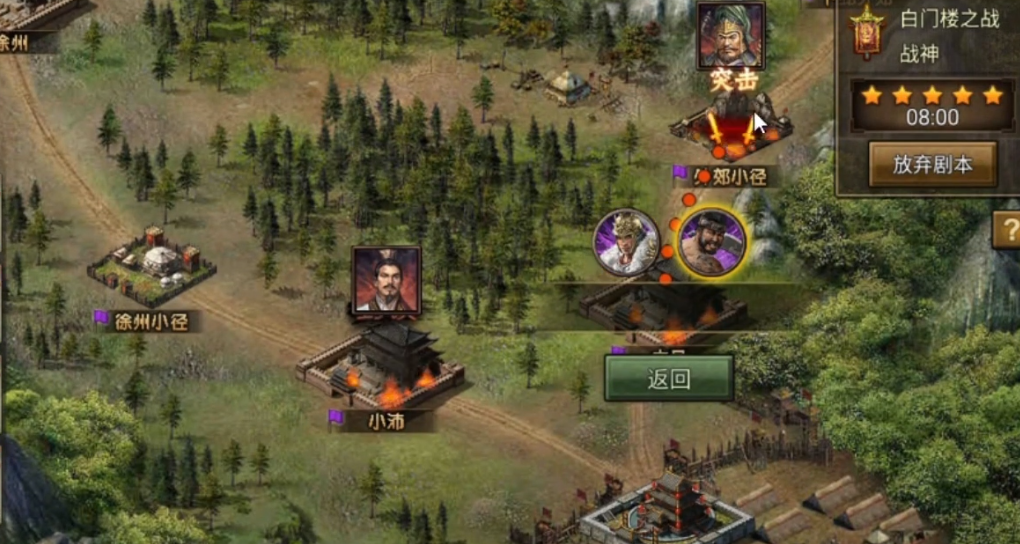1020x544 pixels.
Task: Open the question mark help button
Action: coord(1006,231)
